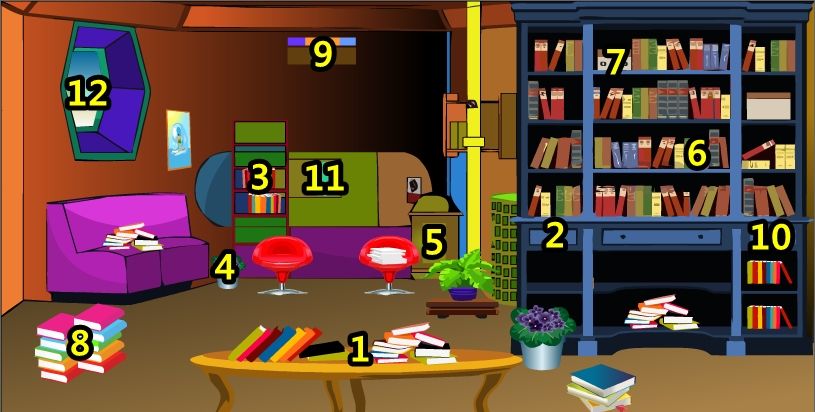Click the number 7 marker

[614, 62]
